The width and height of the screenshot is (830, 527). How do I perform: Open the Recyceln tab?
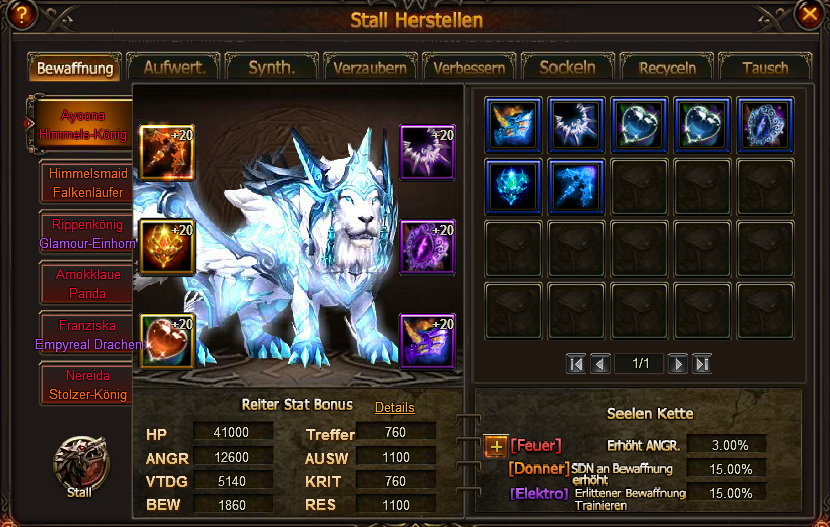(667, 68)
